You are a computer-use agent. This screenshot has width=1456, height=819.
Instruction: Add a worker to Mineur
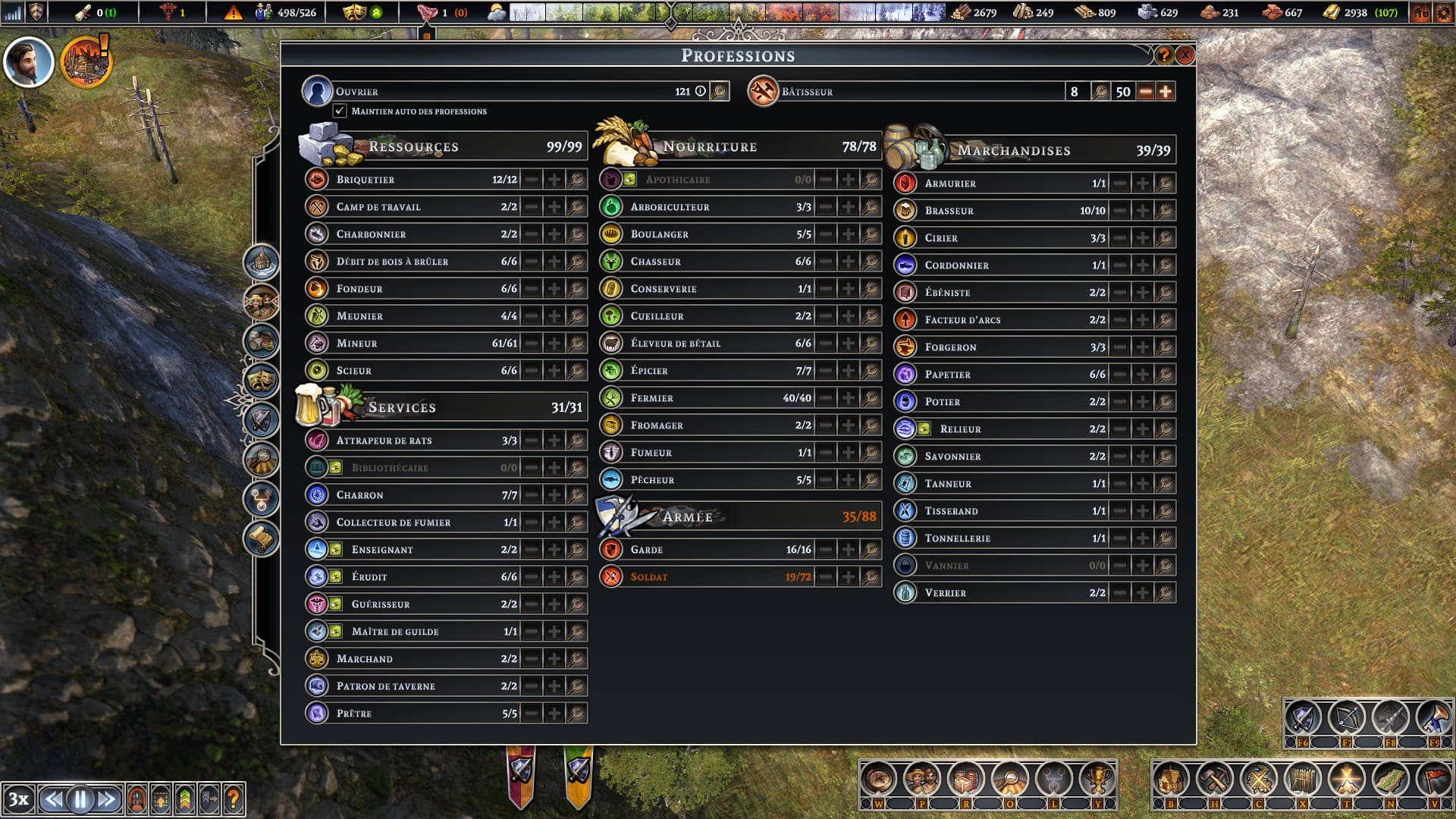point(554,344)
